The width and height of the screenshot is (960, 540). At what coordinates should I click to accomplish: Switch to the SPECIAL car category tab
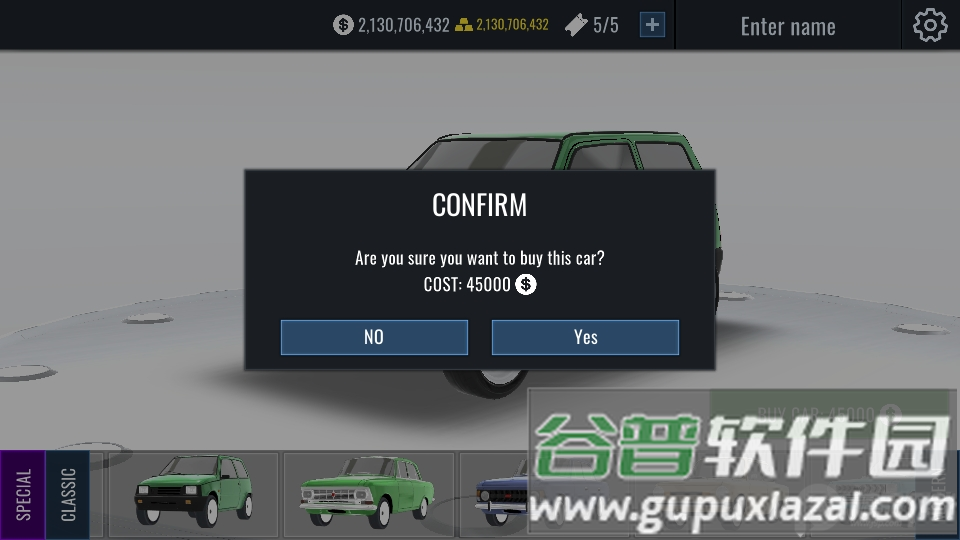(x=23, y=495)
